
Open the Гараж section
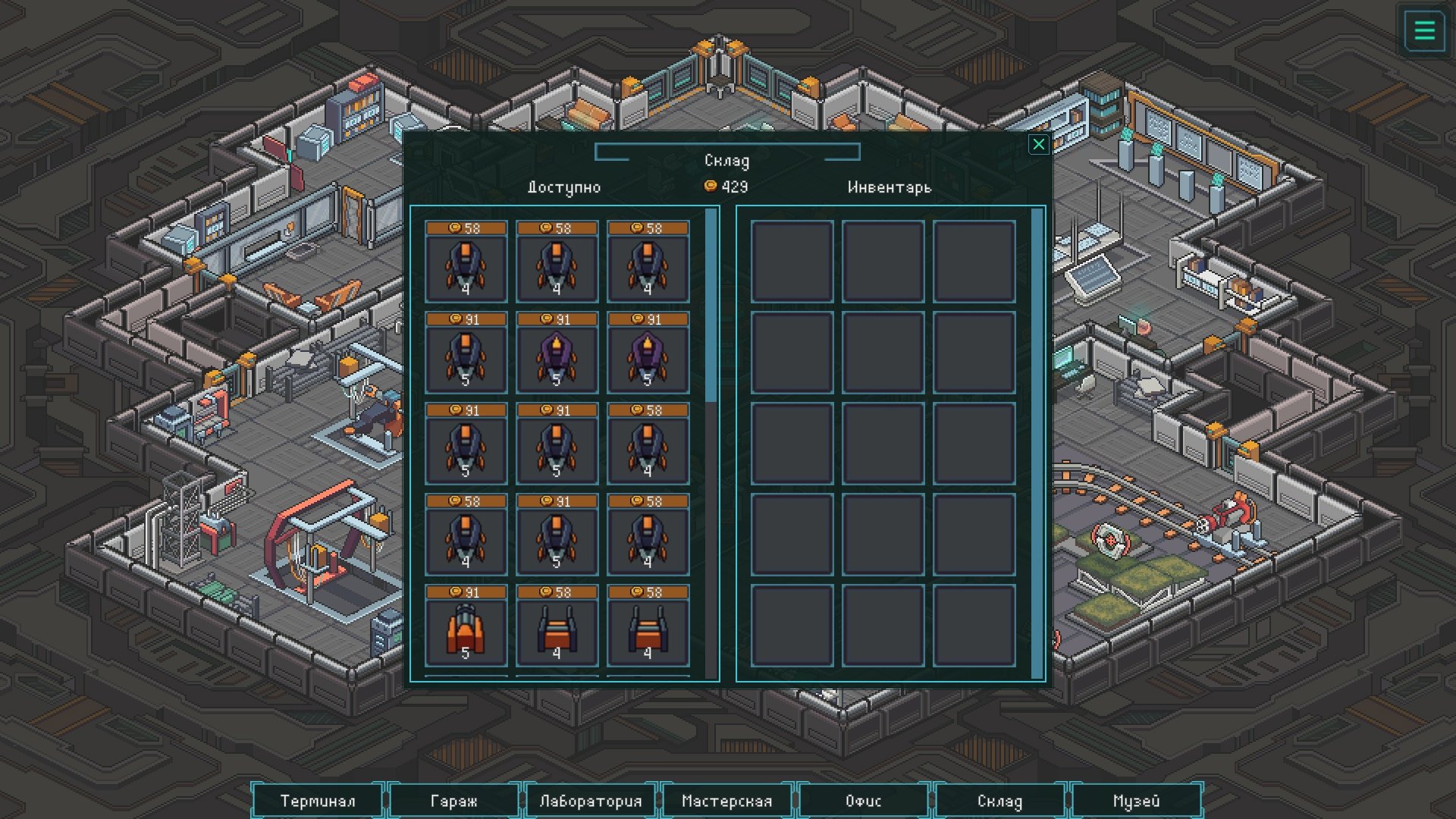coord(453,801)
